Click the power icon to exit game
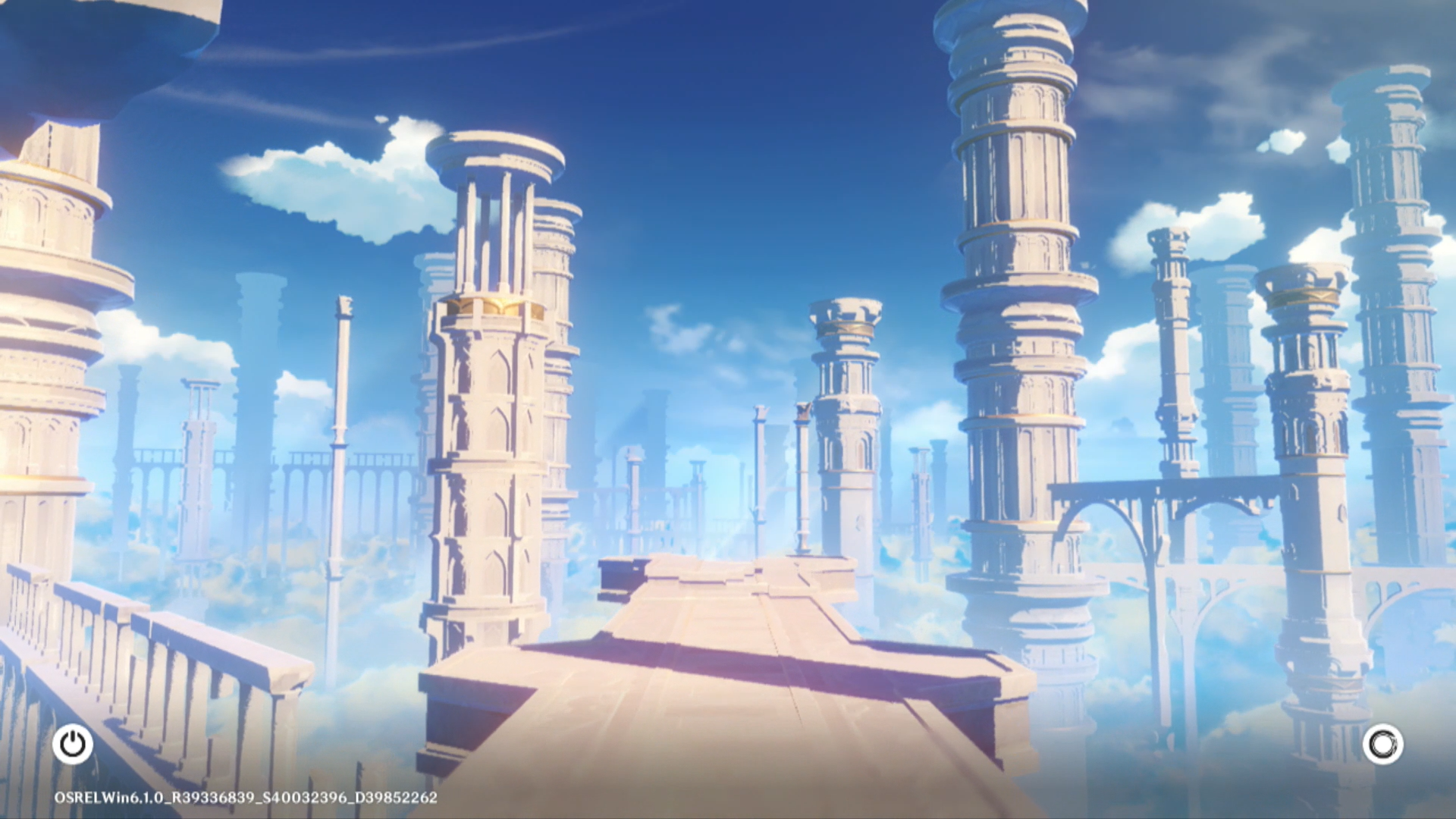1456x819 pixels. coord(73,744)
